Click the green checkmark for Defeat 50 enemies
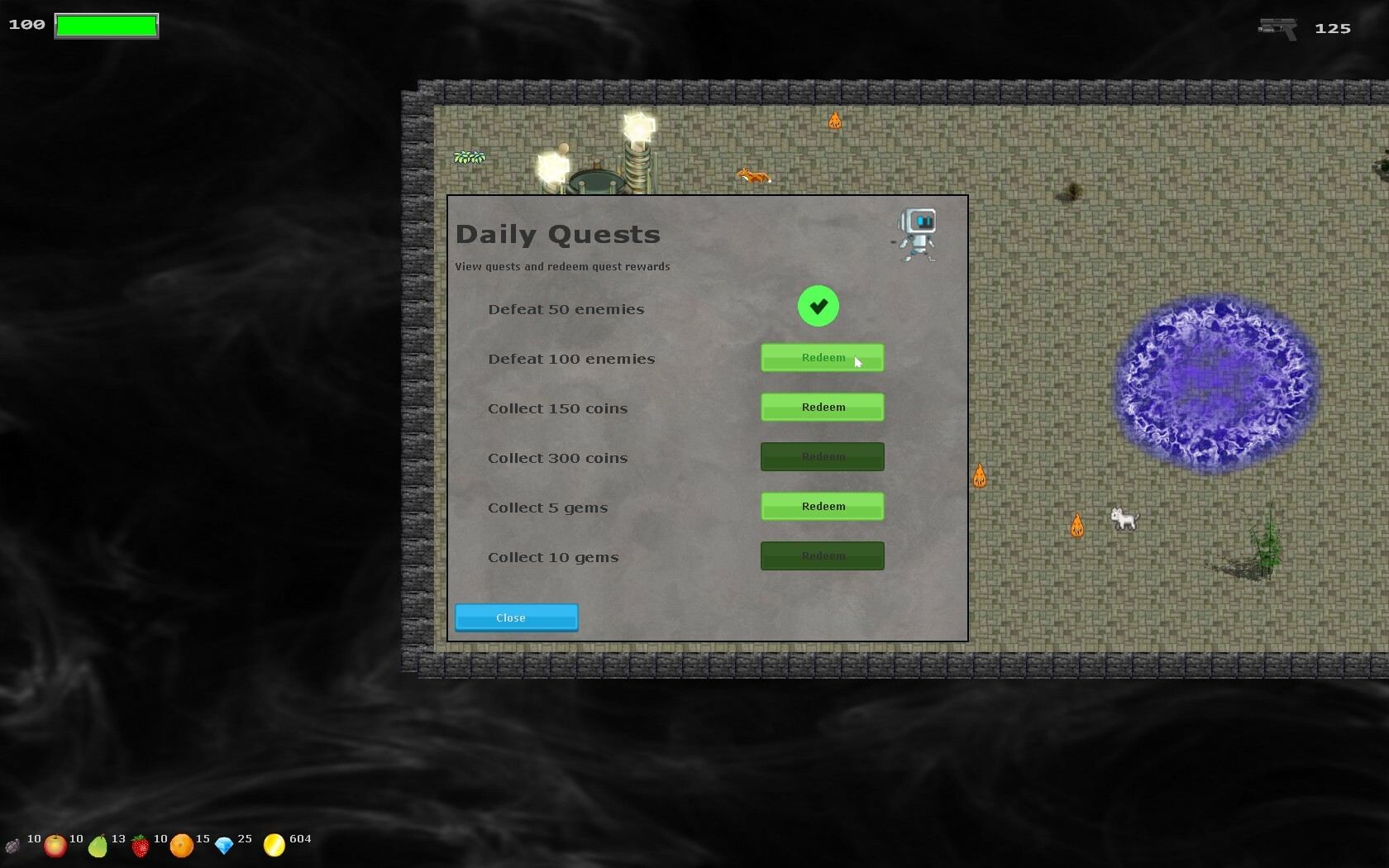The height and width of the screenshot is (868, 1389). tap(817, 306)
